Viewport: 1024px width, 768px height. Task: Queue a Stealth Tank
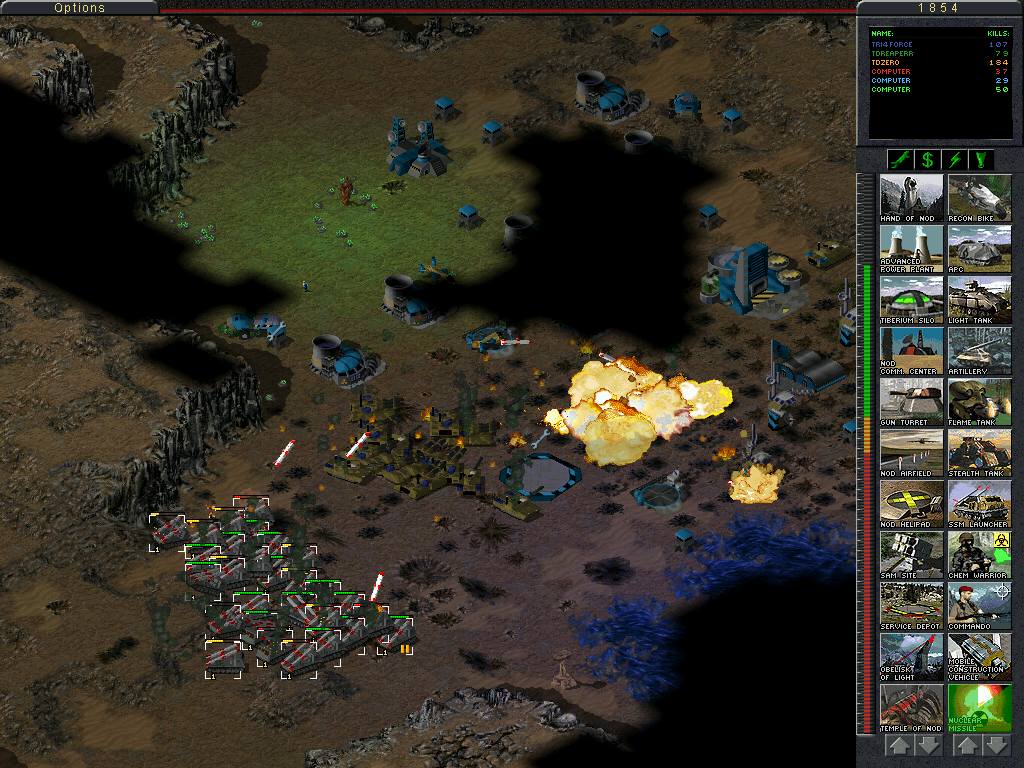(979, 452)
